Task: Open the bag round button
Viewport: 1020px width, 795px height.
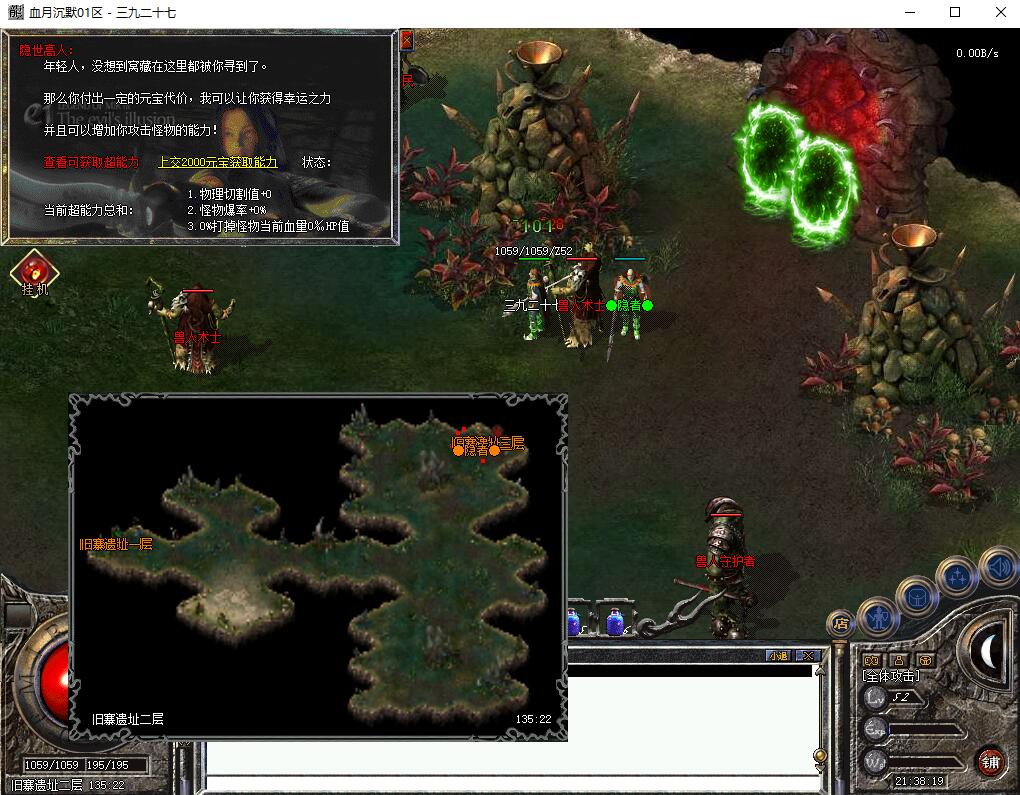Action: coord(915,596)
